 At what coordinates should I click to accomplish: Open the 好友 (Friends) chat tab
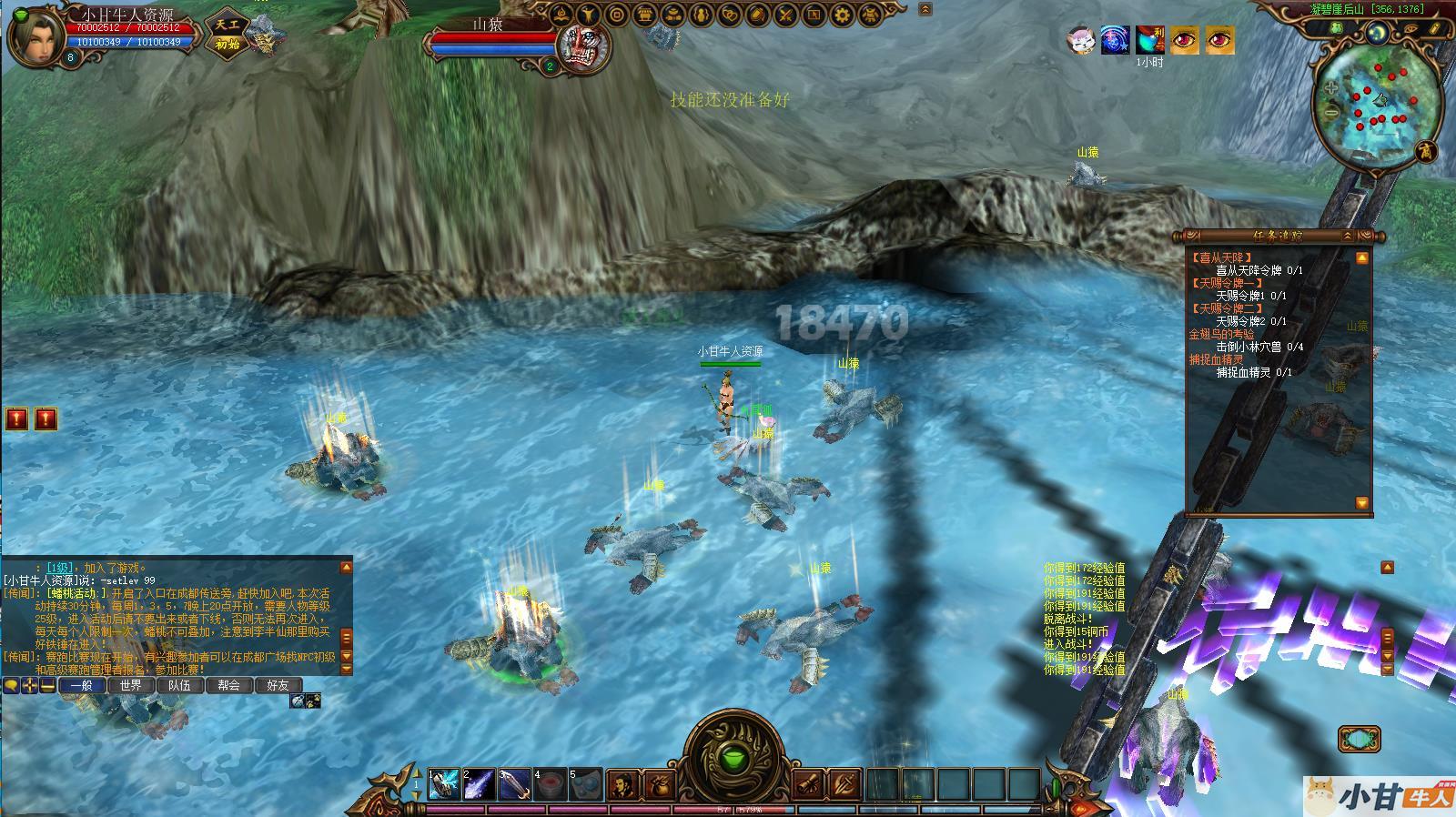[278, 685]
